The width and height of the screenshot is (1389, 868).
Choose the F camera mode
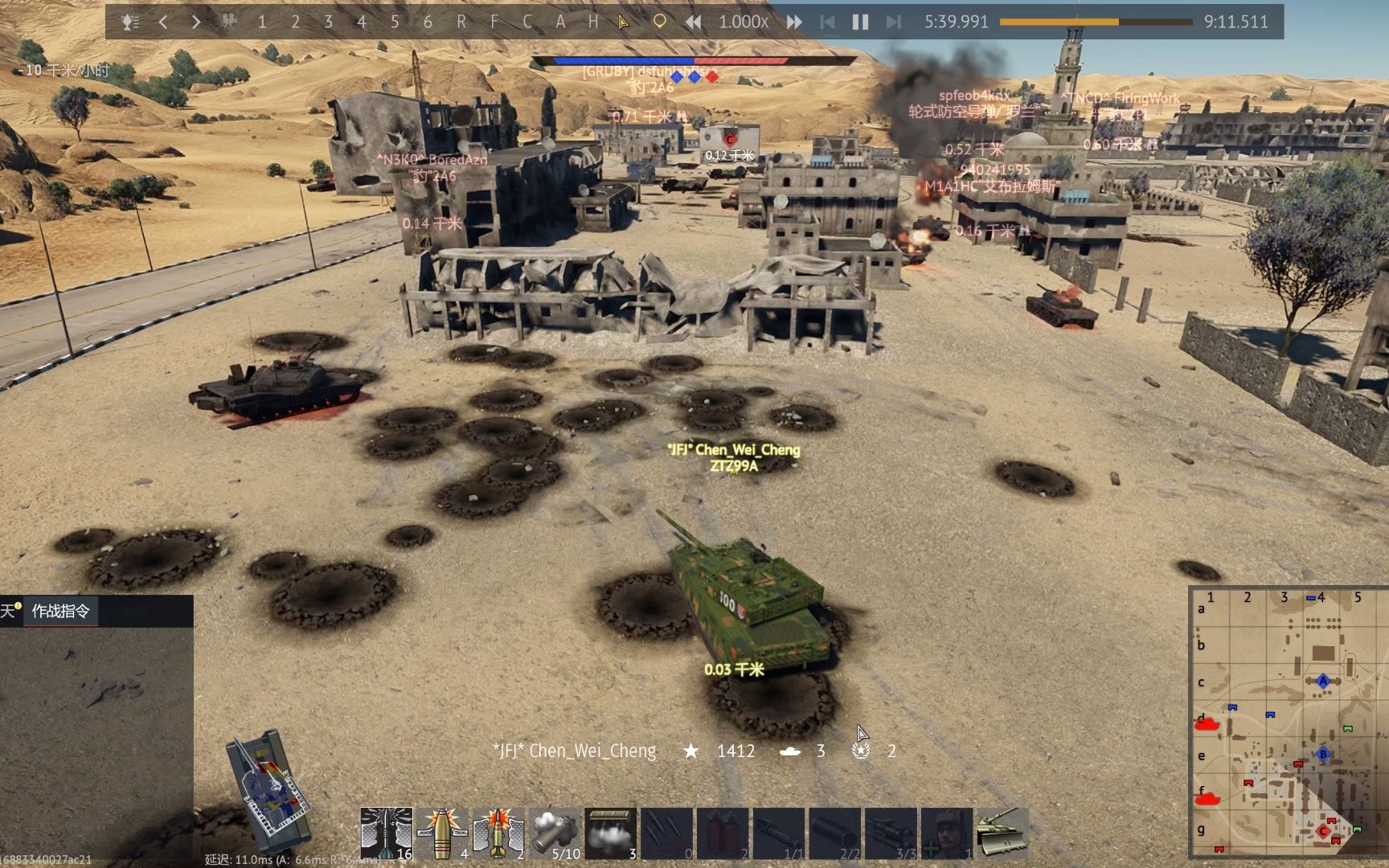click(494, 22)
